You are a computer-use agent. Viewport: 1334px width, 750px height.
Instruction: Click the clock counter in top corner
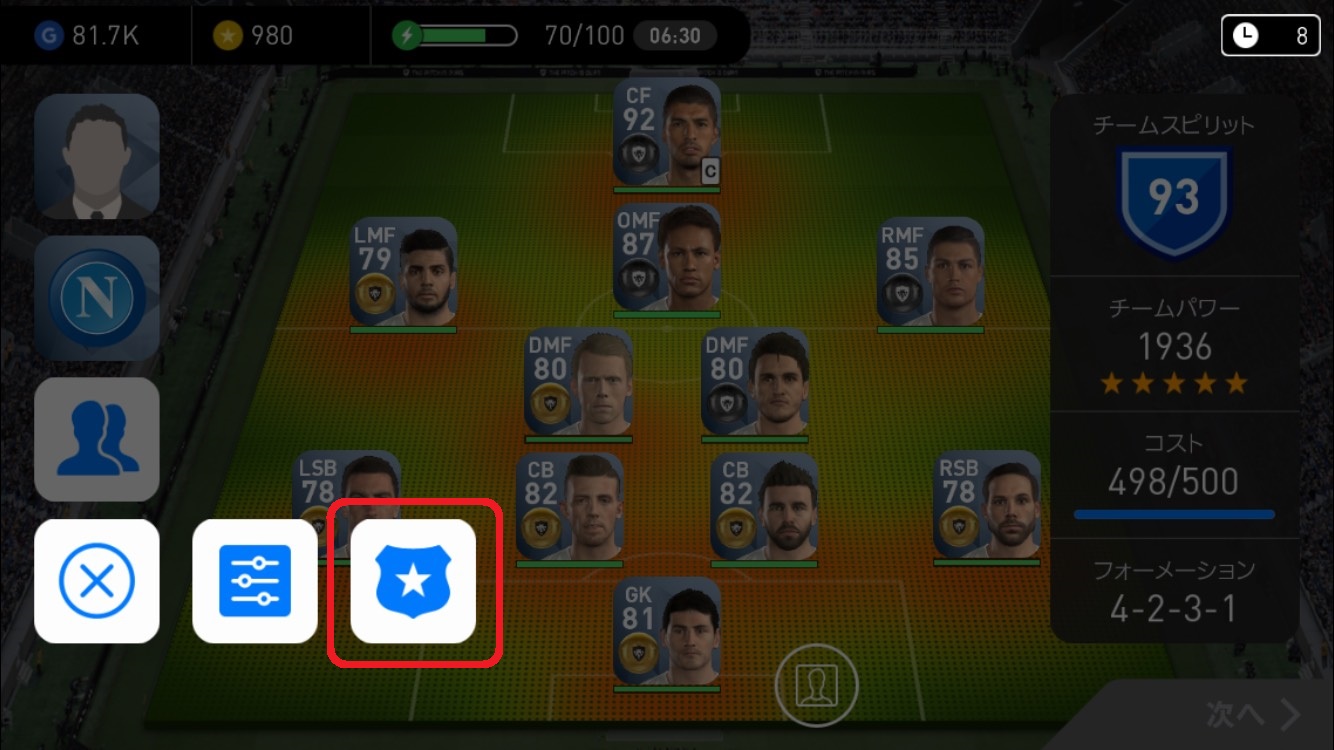[x=1269, y=36]
